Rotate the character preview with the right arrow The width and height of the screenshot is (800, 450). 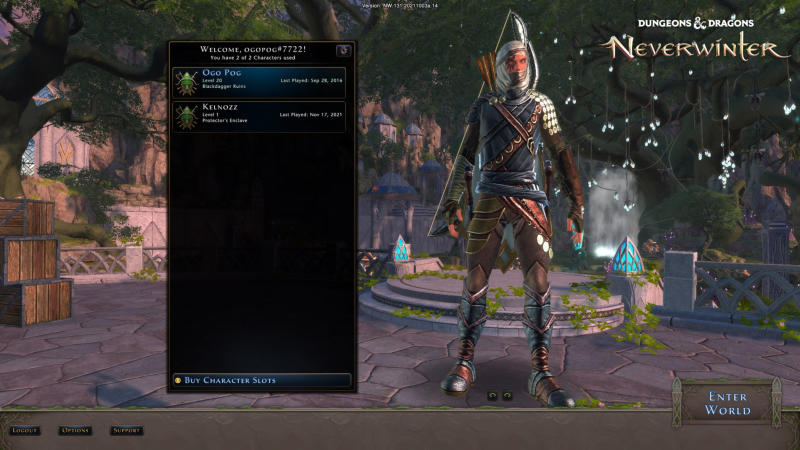[x=507, y=395]
